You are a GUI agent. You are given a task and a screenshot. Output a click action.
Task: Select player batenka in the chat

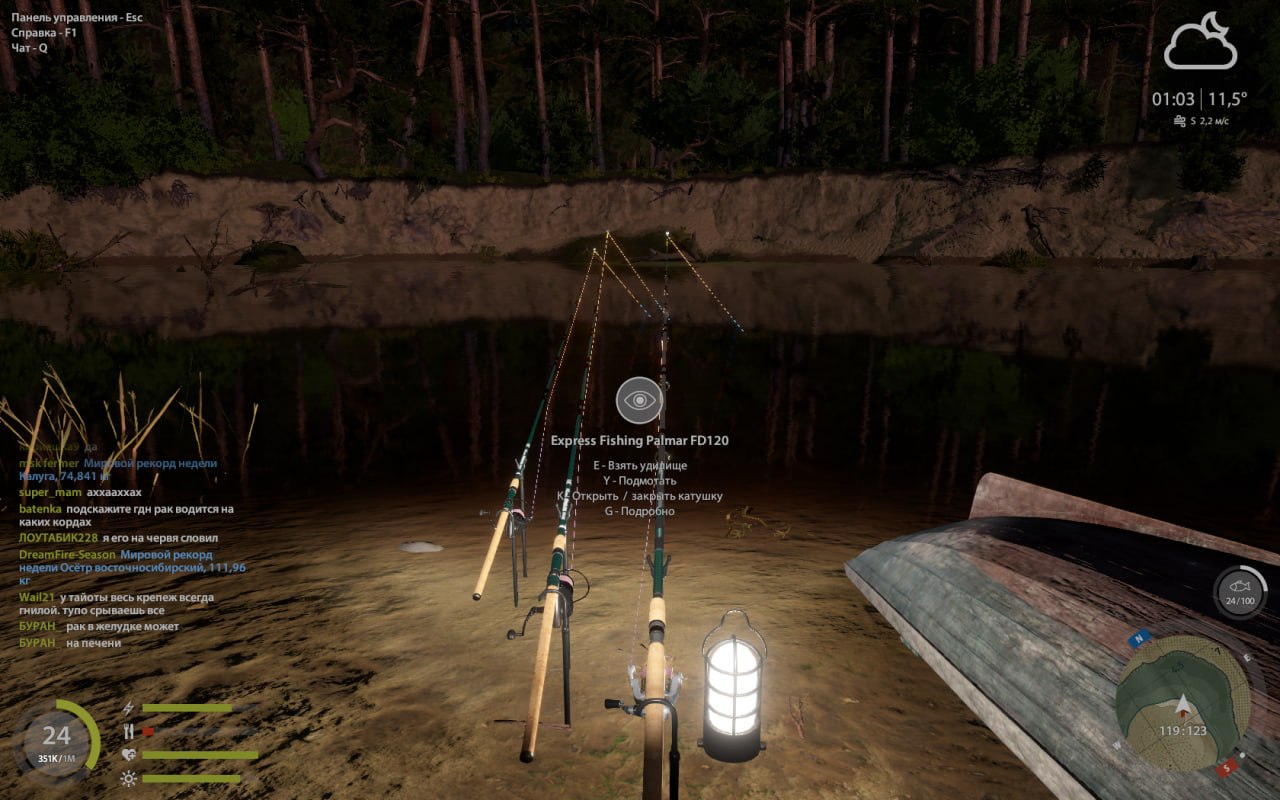tap(39, 509)
